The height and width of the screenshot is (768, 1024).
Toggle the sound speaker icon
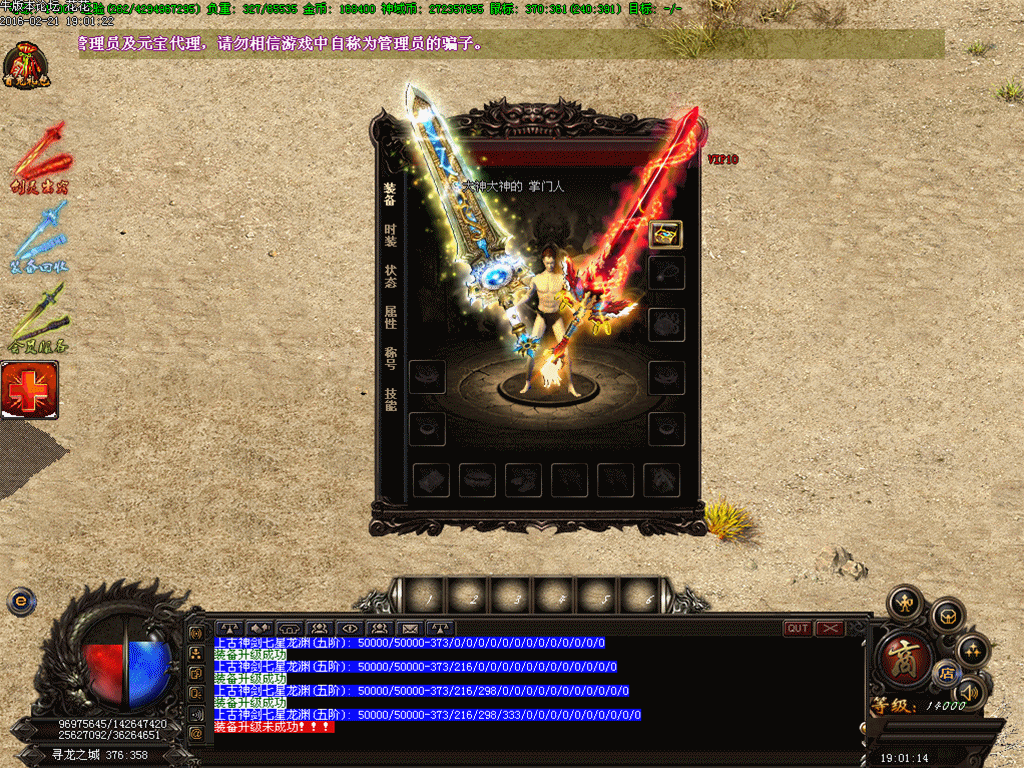pyautogui.click(x=969, y=691)
